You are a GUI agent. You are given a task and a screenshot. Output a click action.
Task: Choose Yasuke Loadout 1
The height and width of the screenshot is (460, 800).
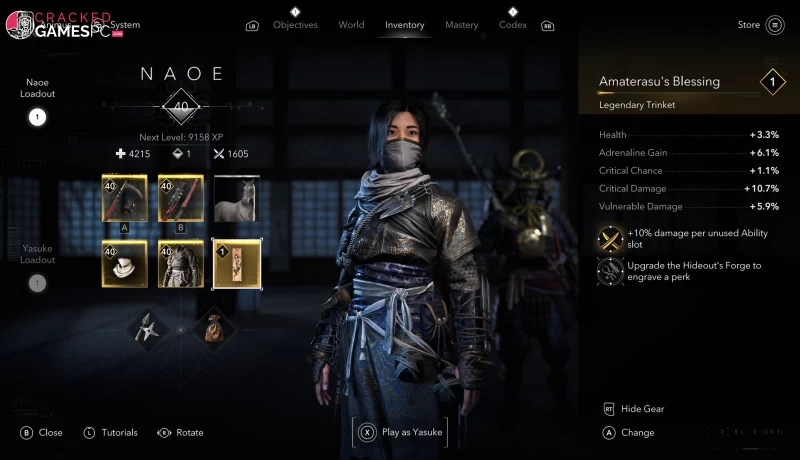pyautogui.click(x=37, y=282)
